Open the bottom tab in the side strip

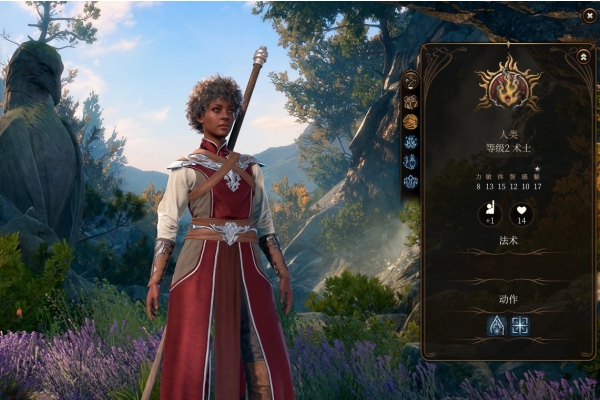point(410,181)
